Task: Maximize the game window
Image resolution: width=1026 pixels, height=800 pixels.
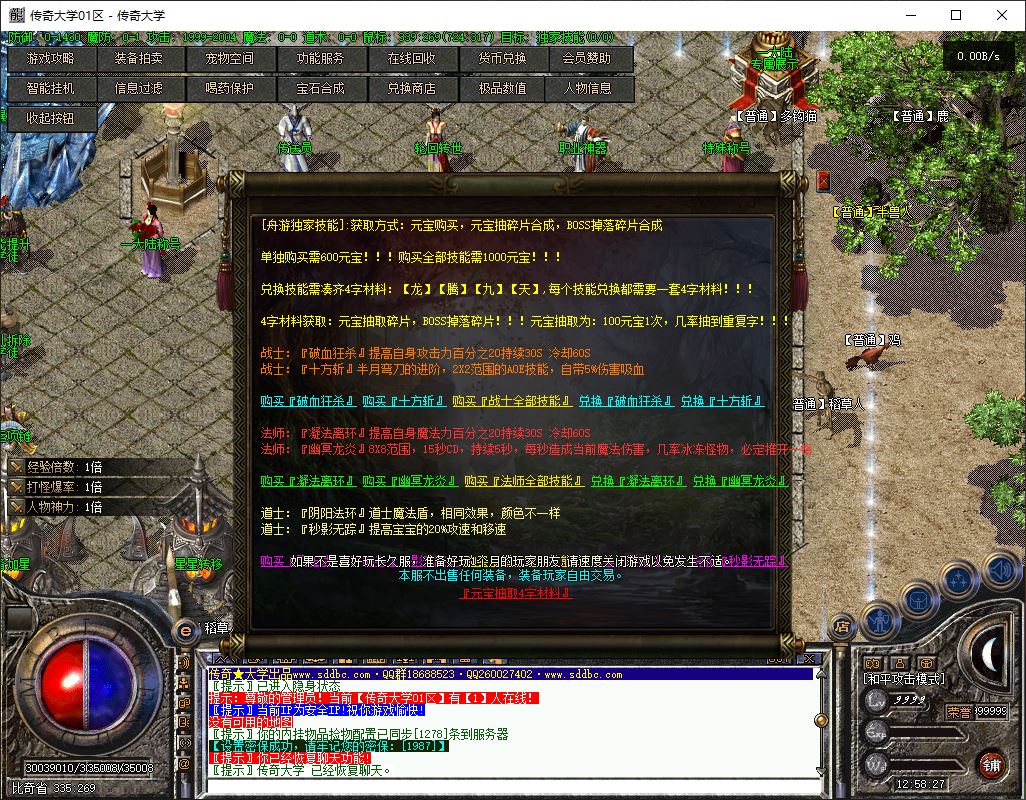Action: click(956, 15)
